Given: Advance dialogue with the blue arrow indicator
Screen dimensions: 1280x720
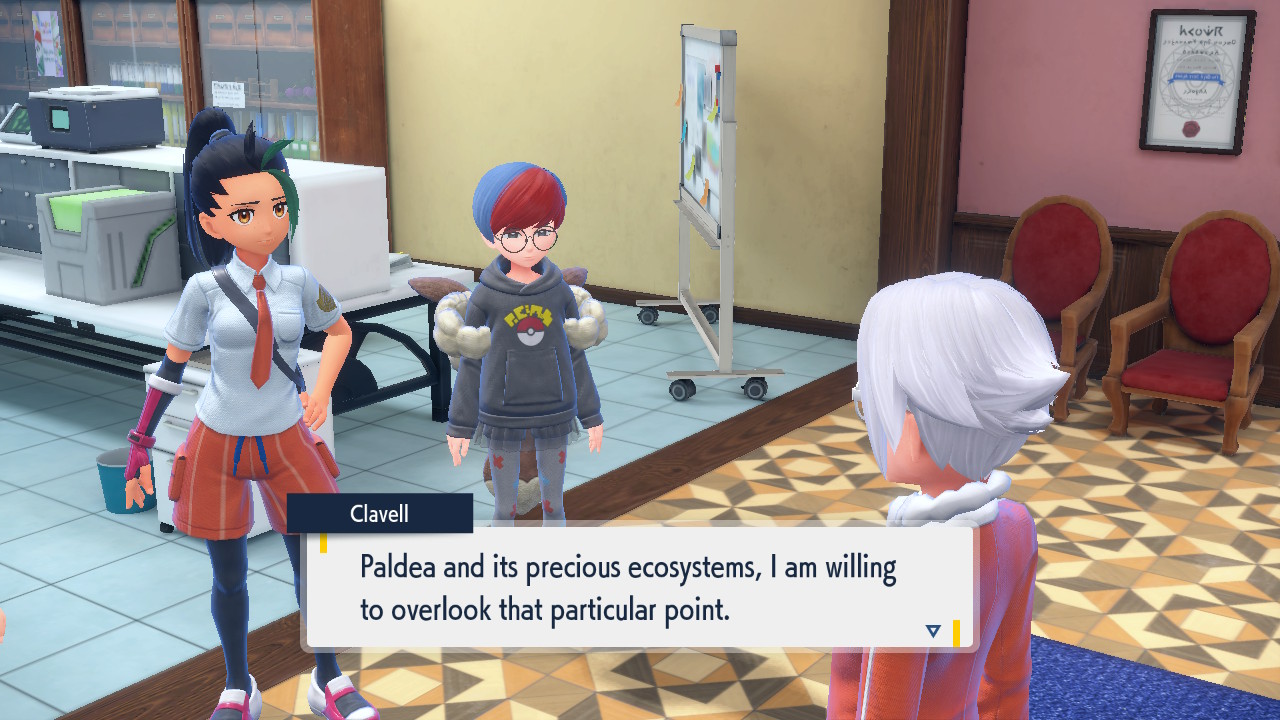Looking at the screenshot, I should point(933,631).
